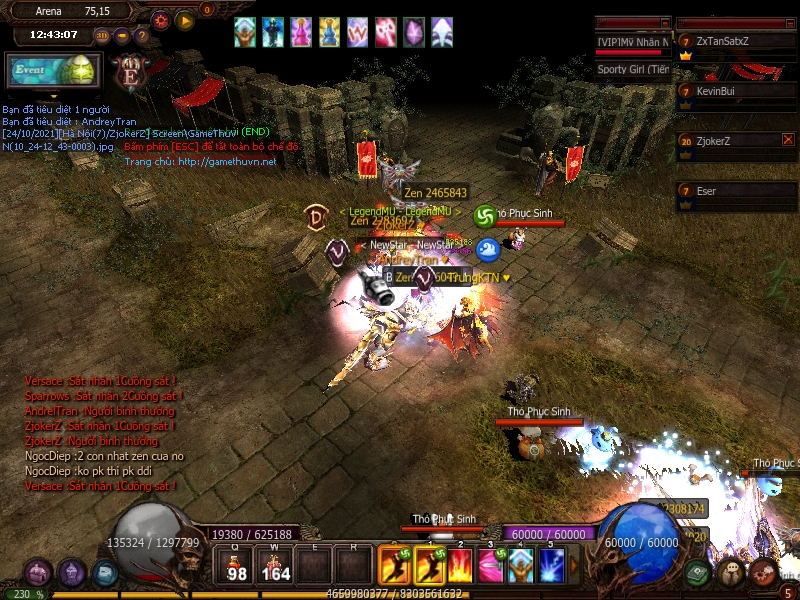
Task: Activate the blue lightning skill icon
Action: pos(552,565)
